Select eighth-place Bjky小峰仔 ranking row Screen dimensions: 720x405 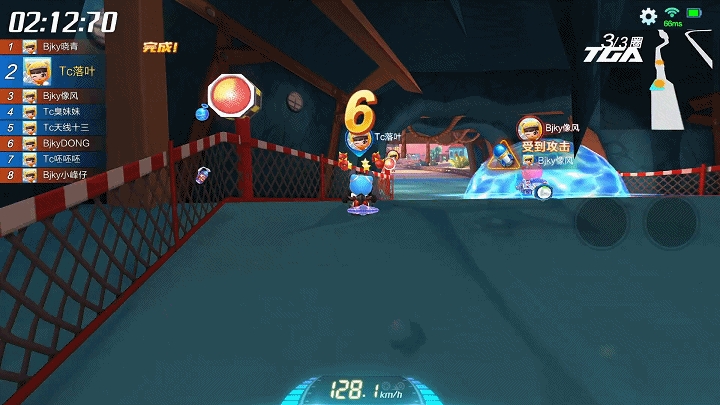click(60, 175)
